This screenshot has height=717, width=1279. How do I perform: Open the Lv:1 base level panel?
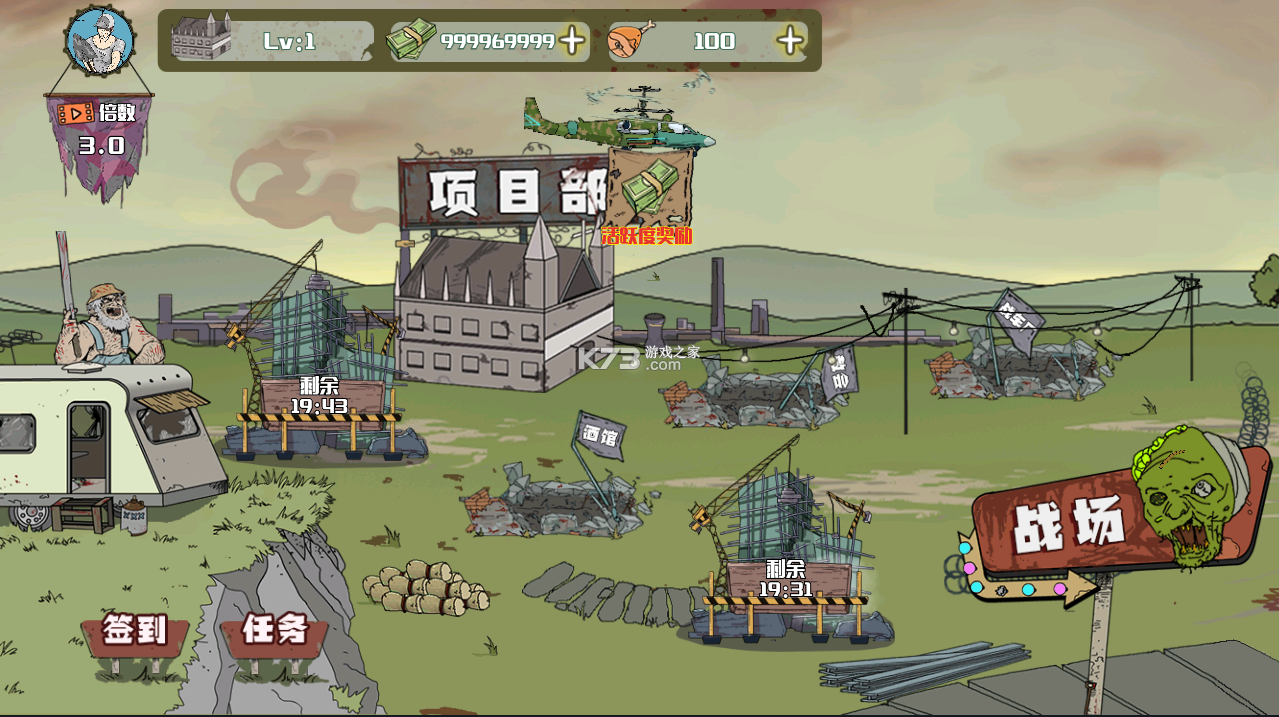pyautogui.click(x=272, y=41)
